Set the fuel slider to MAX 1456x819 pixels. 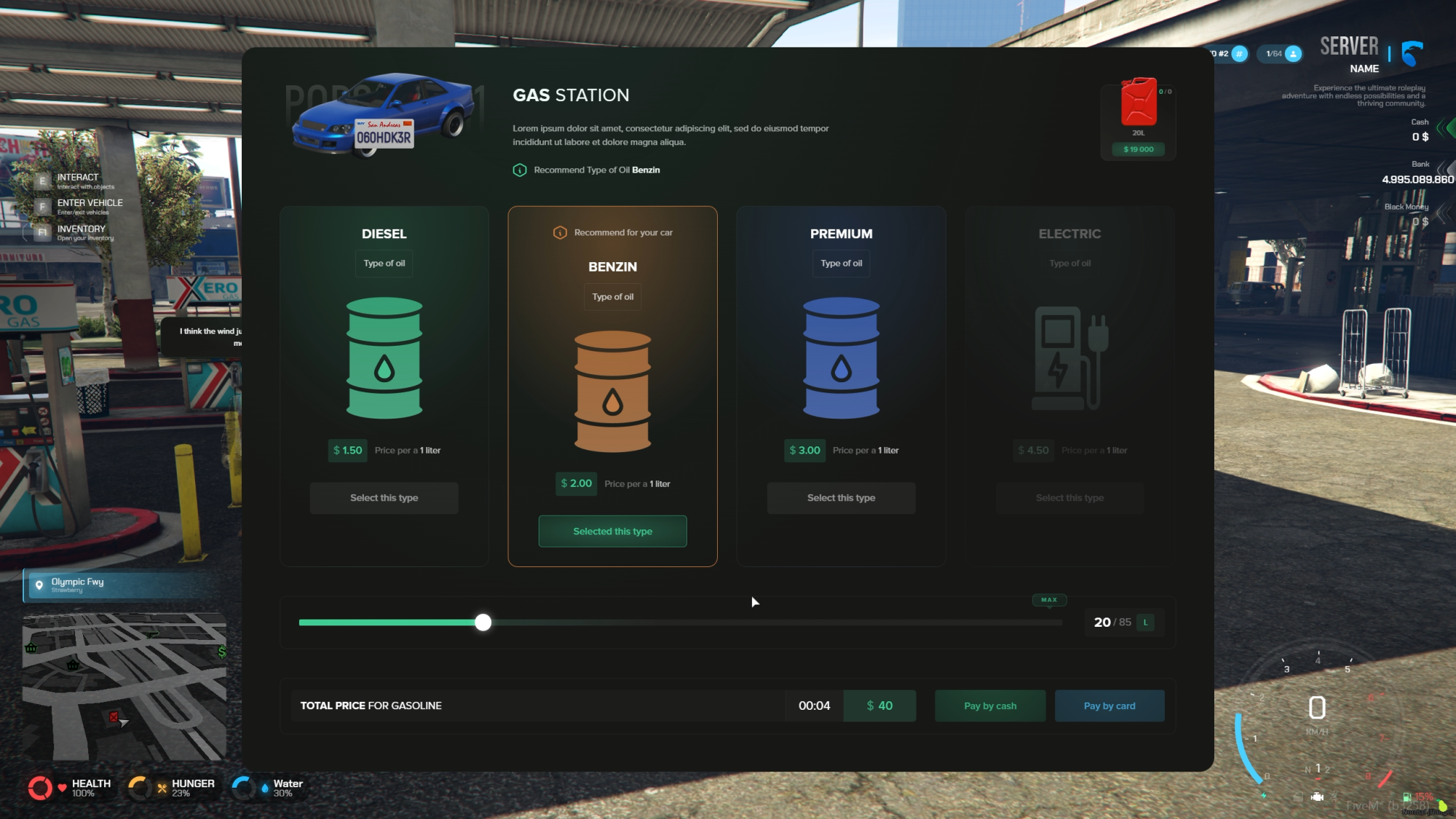pos(1048,600)
